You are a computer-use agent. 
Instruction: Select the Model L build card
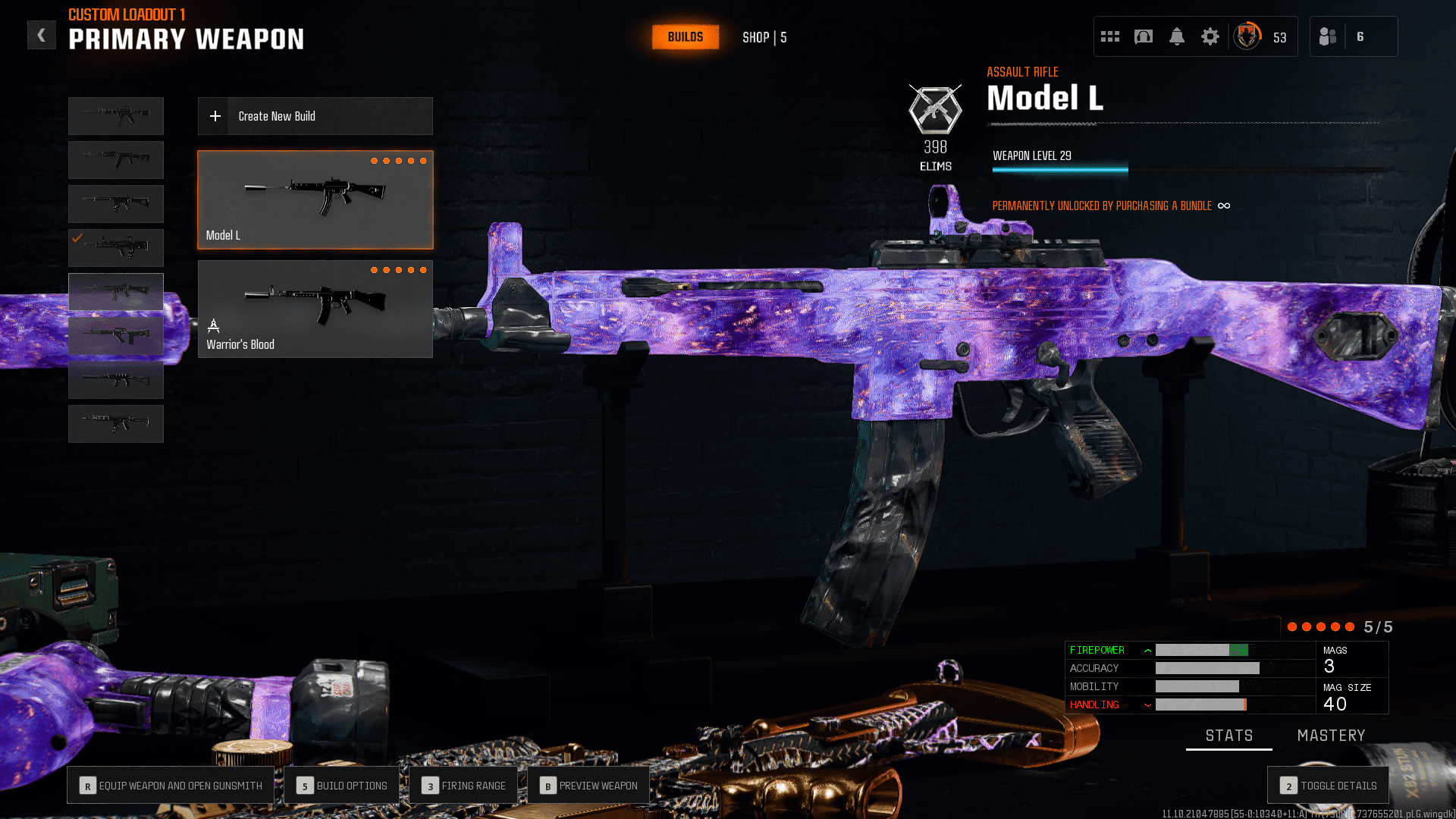click(x=315, y=199)
